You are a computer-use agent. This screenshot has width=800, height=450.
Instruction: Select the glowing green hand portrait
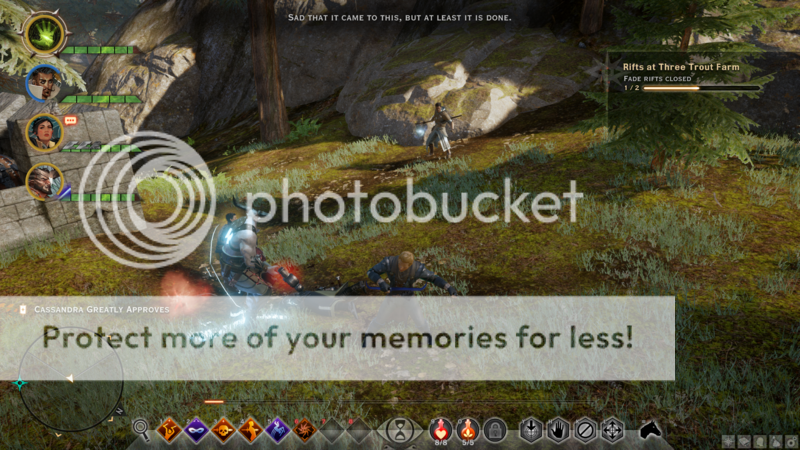pos(43,35)
